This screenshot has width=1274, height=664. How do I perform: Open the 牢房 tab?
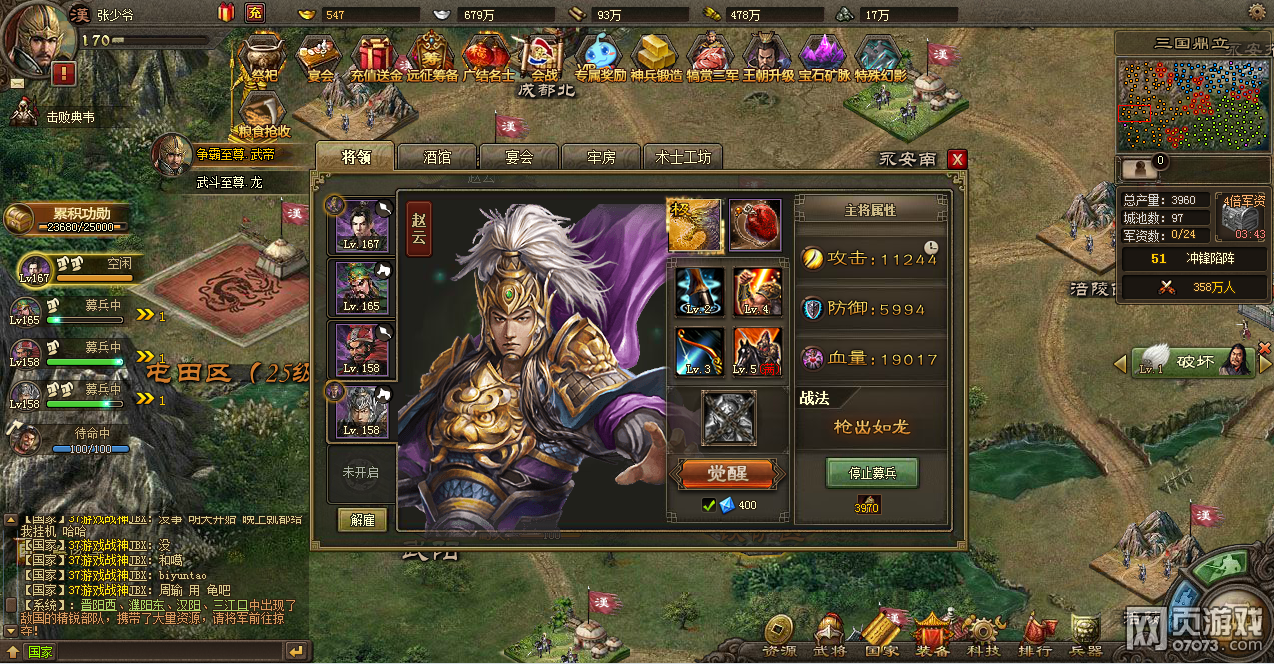click(601, 157)
